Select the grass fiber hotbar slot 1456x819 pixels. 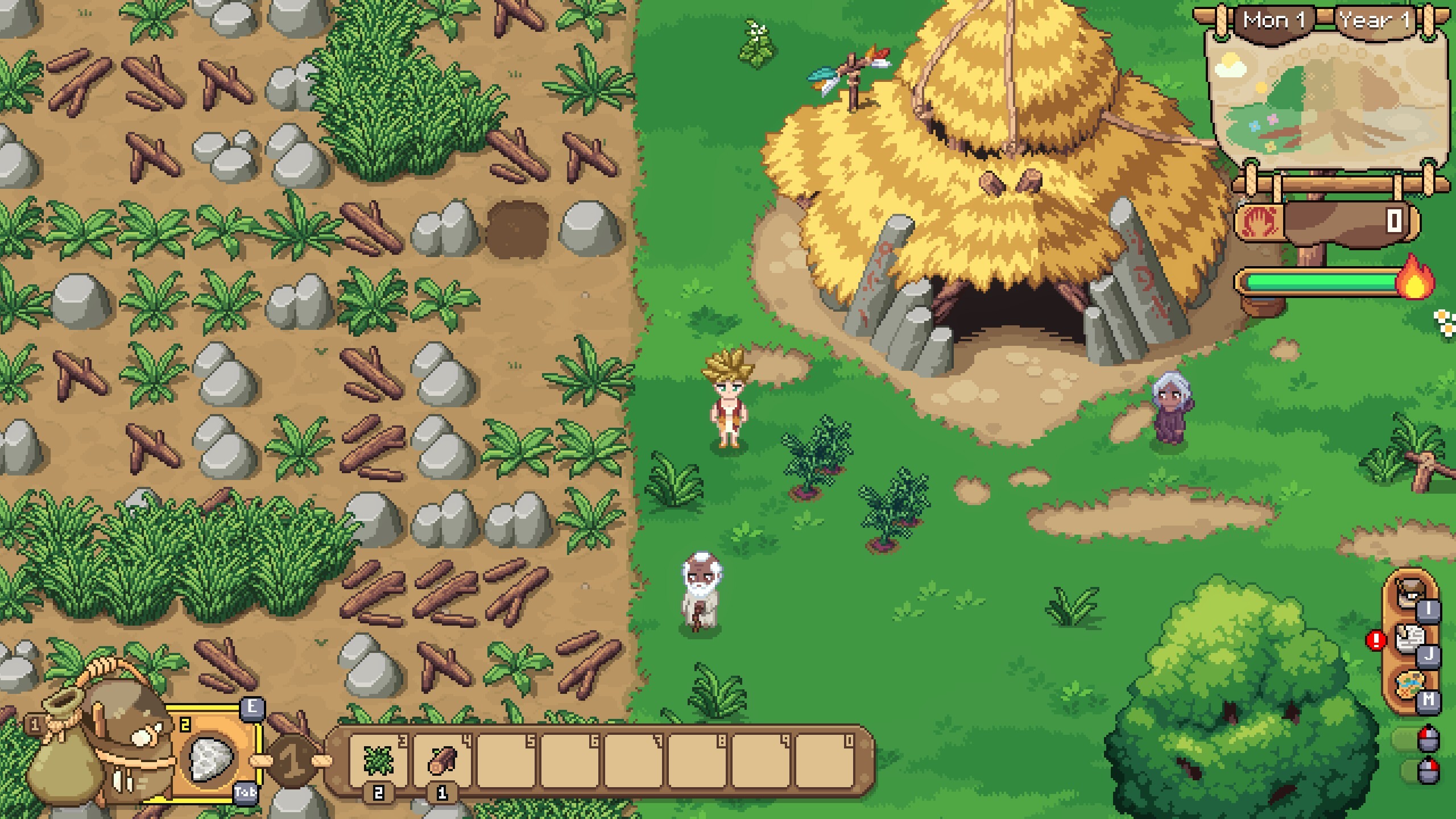click(379, 760)
